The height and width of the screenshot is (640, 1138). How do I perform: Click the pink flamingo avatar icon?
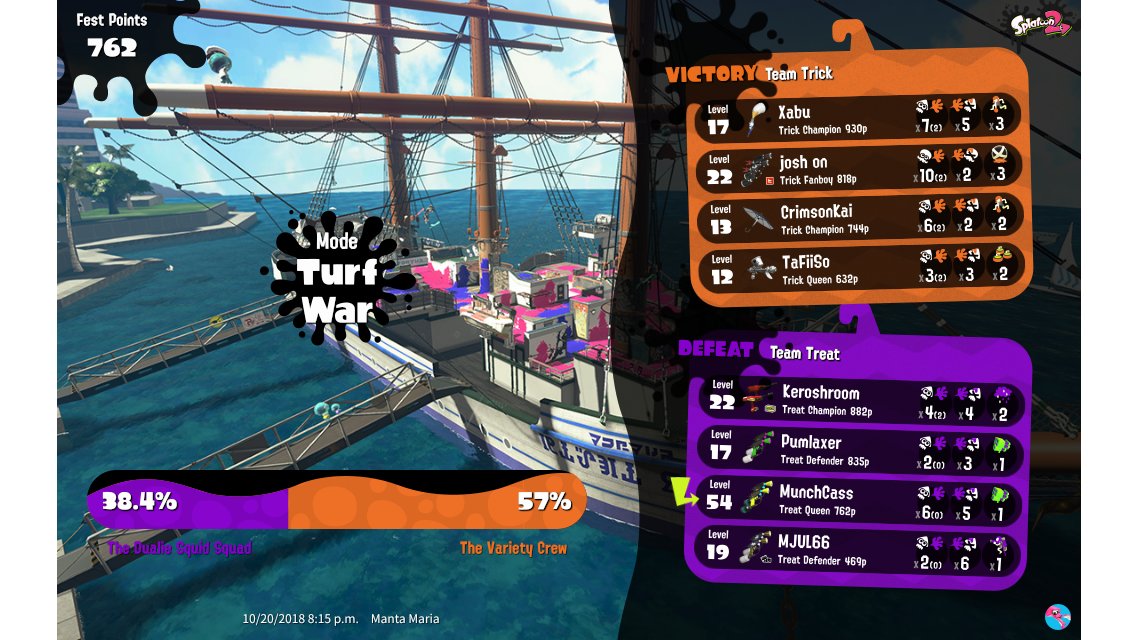(x=1057, y=616)
